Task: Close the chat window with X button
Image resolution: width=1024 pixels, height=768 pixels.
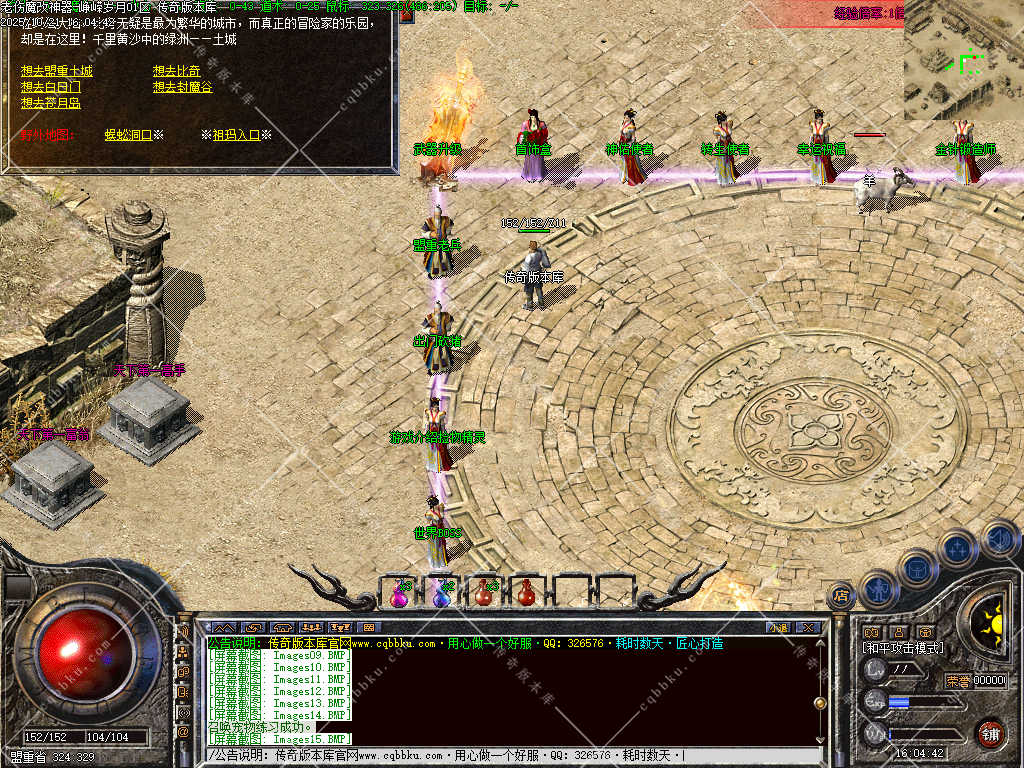Action: (809, 627)
